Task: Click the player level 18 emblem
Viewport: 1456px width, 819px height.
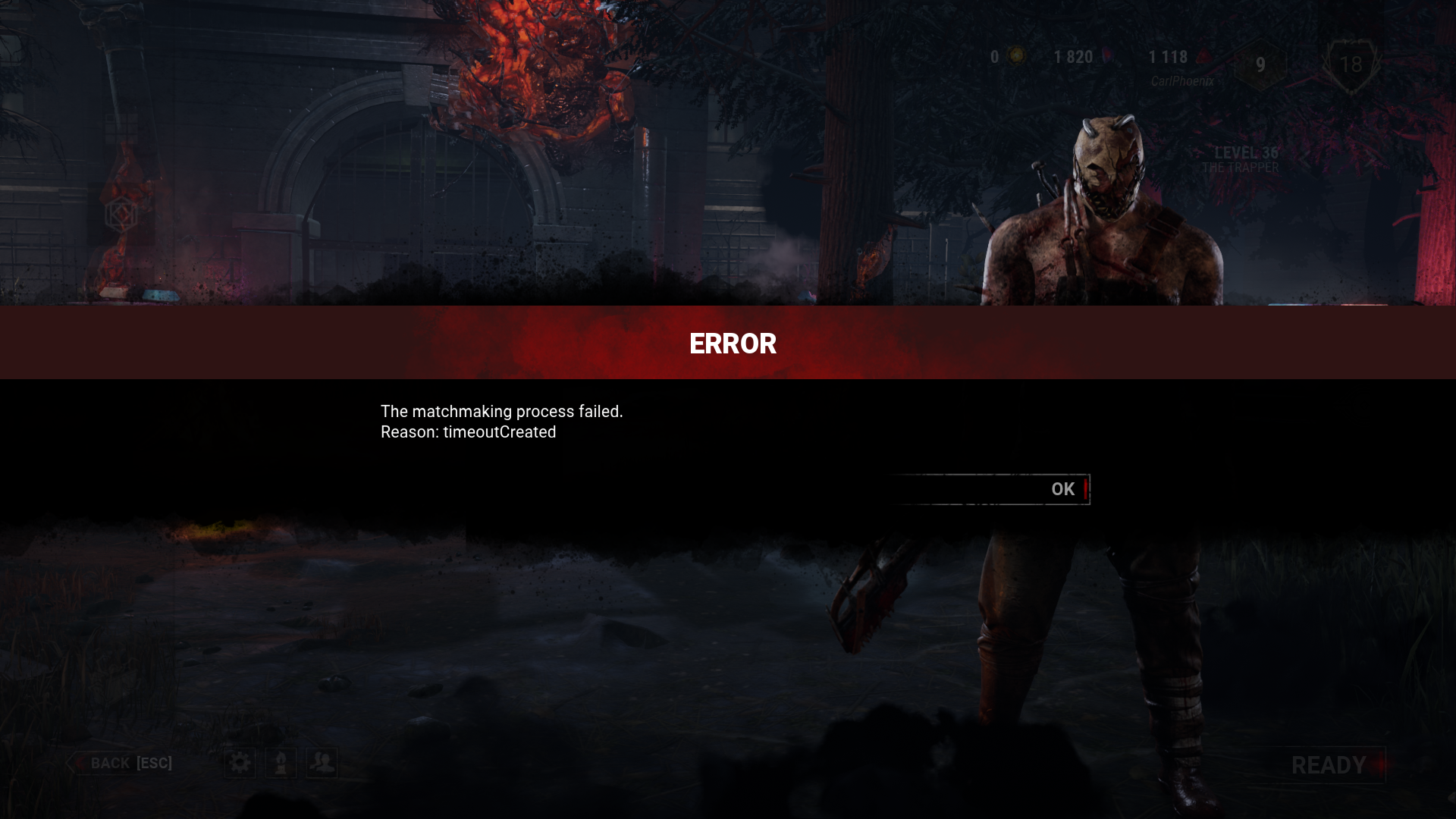Action: (x=1353, y=64)
